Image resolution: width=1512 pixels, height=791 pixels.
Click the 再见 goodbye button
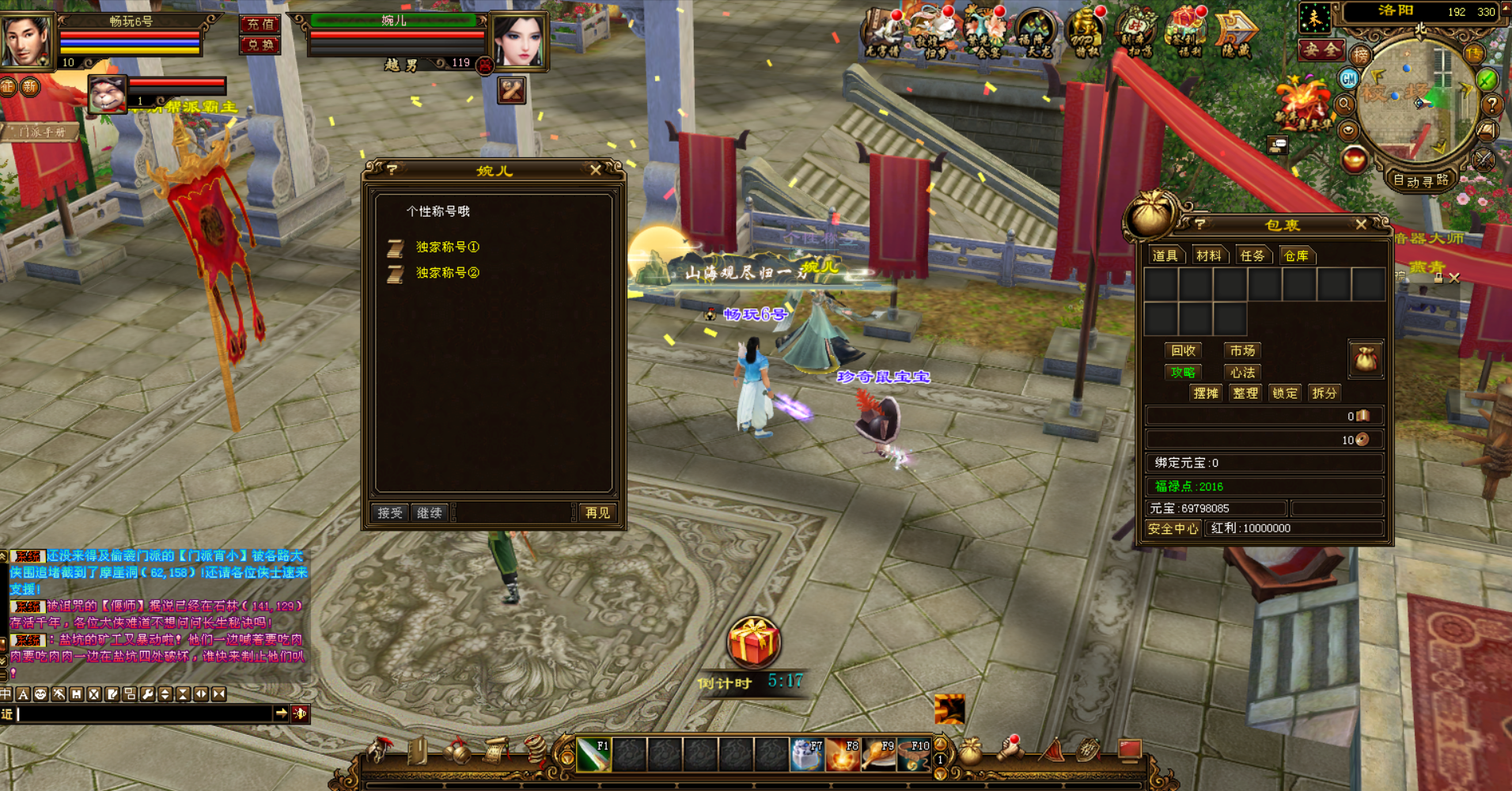597,513
